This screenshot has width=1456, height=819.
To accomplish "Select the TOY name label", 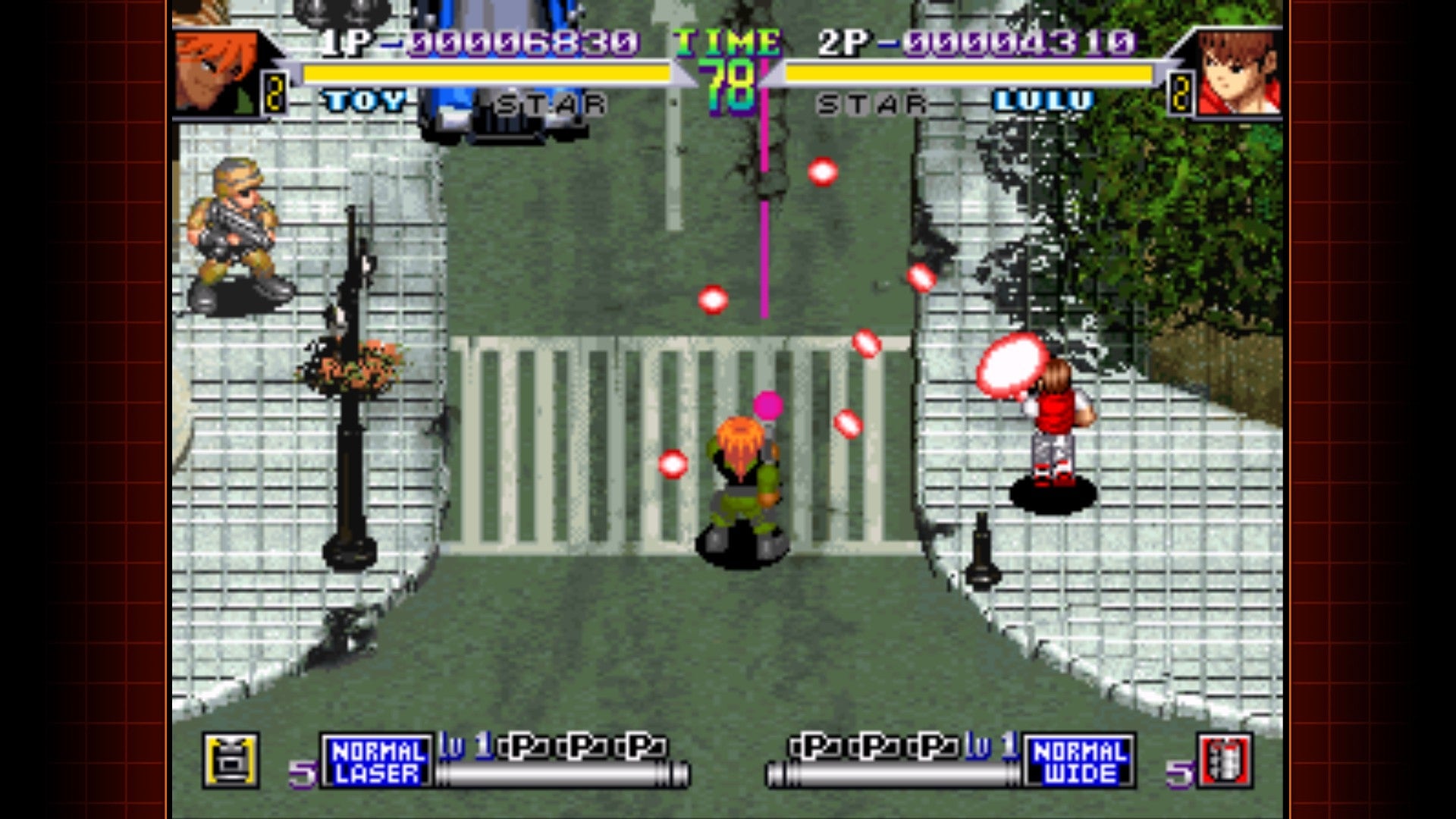I will [362, 99].
